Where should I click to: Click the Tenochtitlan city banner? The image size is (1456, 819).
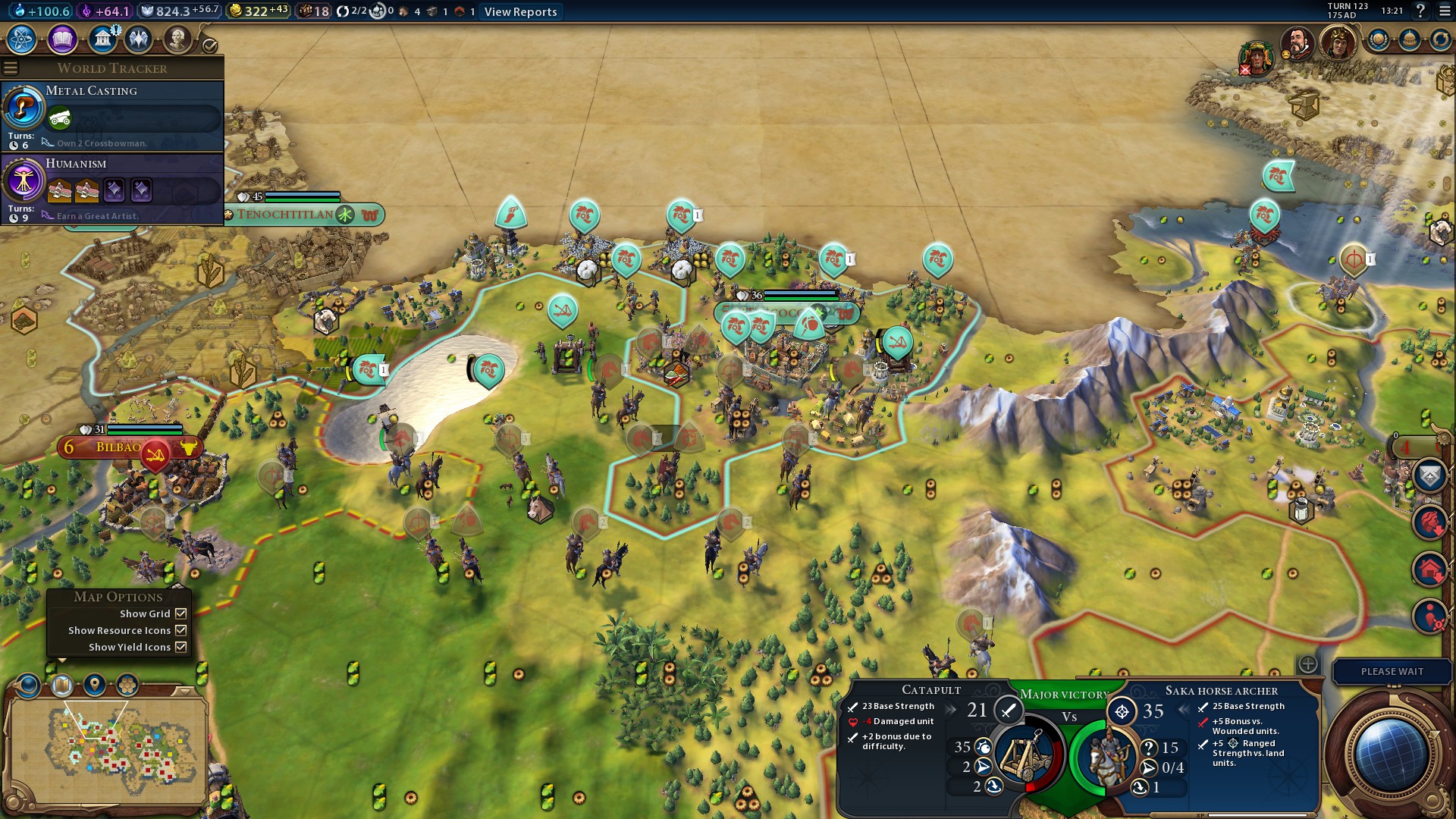(x=286, y=215)
